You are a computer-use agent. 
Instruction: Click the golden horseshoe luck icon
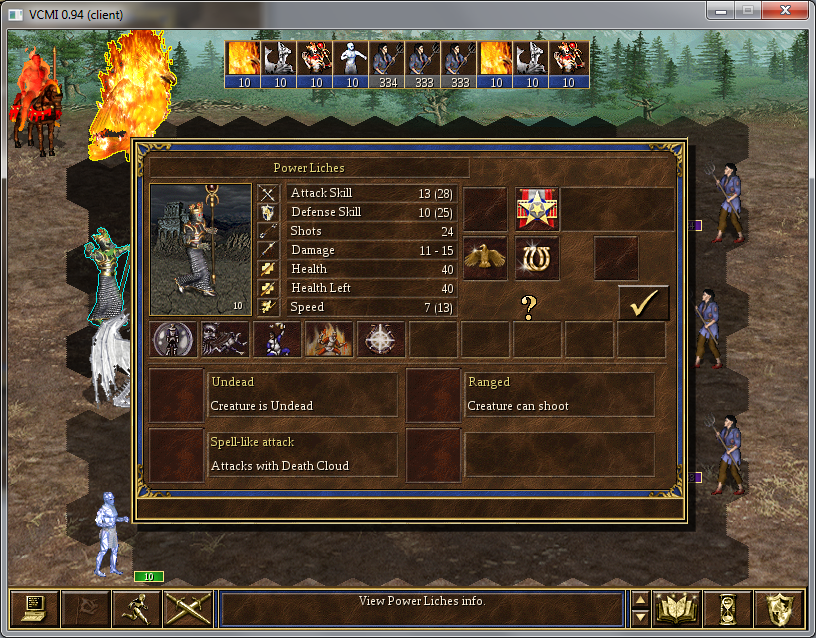[537, 258]
